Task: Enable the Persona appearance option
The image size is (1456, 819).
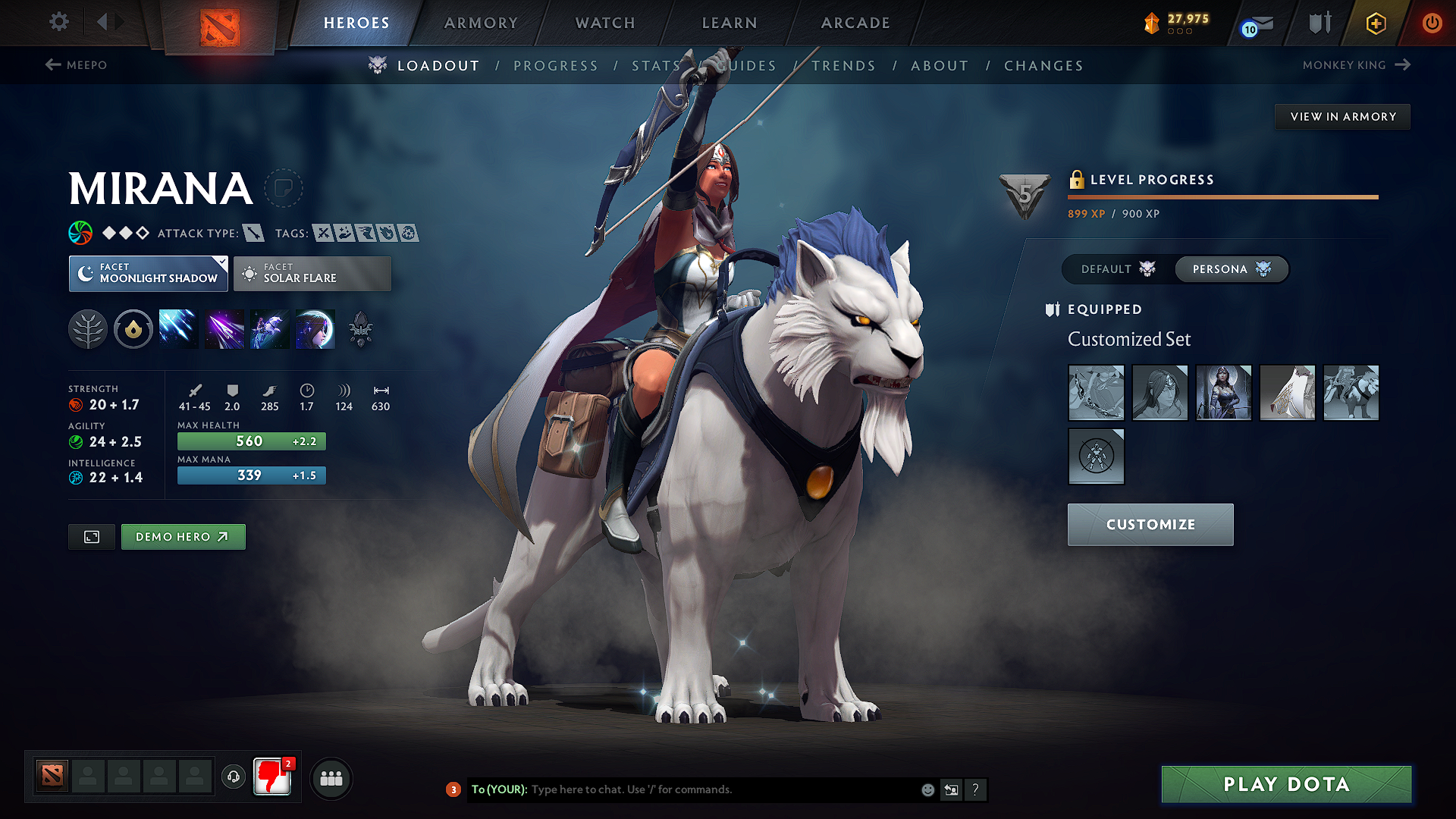Action: (x=1230, y=269)
